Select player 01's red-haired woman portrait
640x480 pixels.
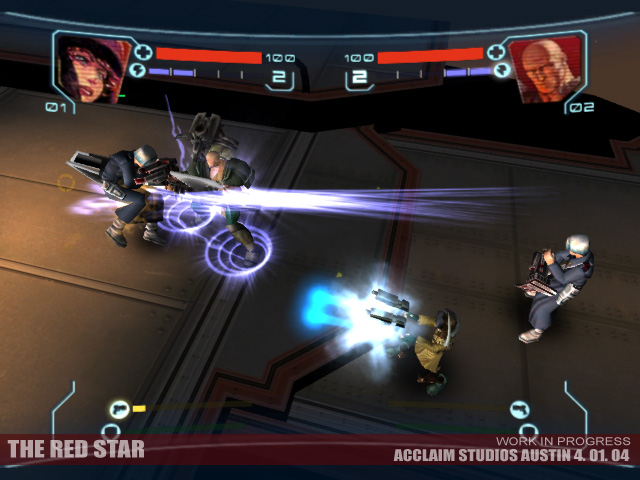tap(92, 67)
